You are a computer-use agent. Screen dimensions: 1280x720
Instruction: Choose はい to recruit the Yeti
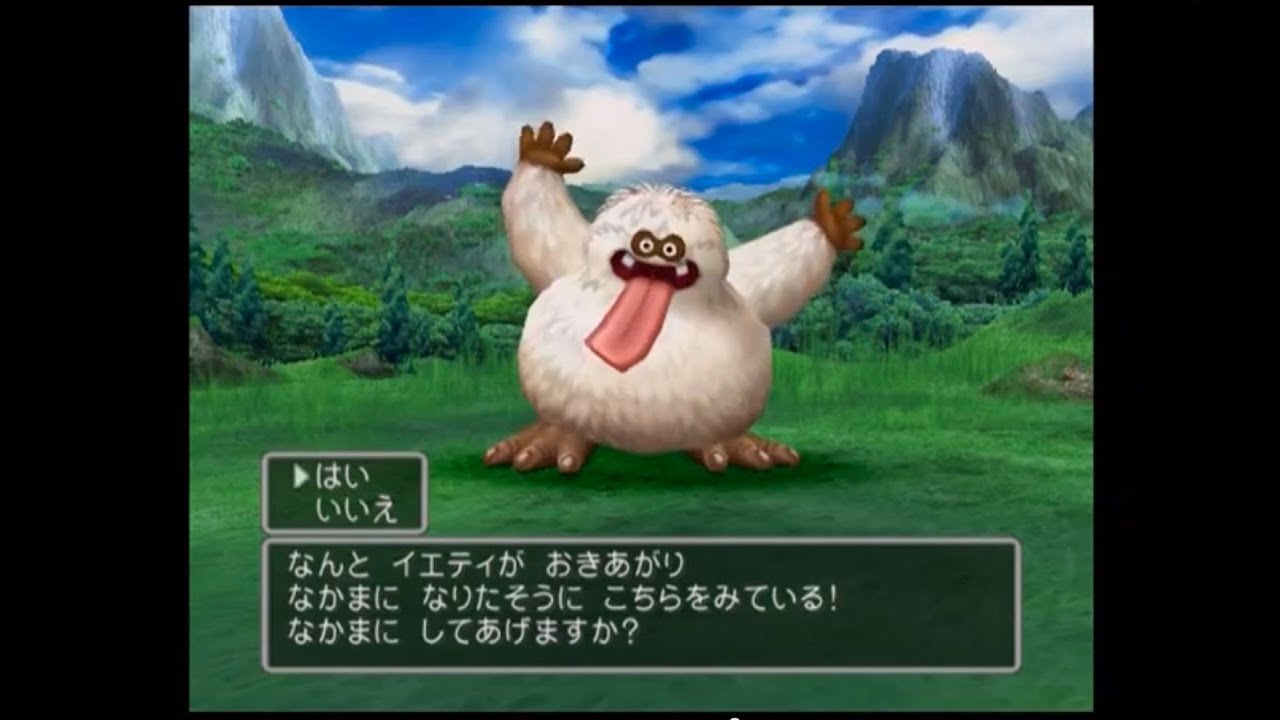click(343, 477)
